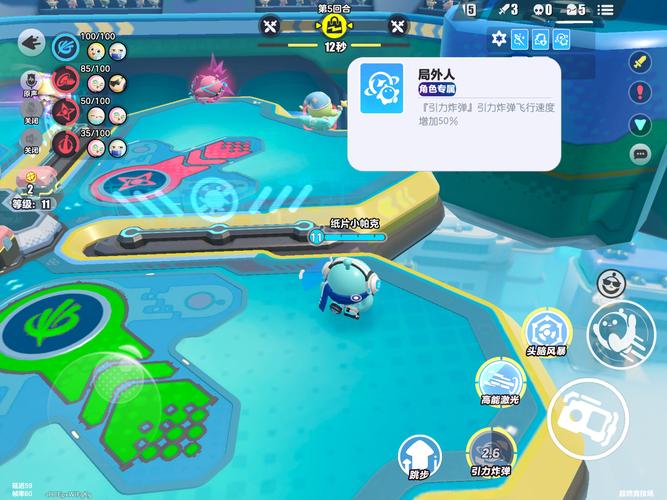667x500 pixels.
Task: Tap the back arrow button
Action: [29, 43]
